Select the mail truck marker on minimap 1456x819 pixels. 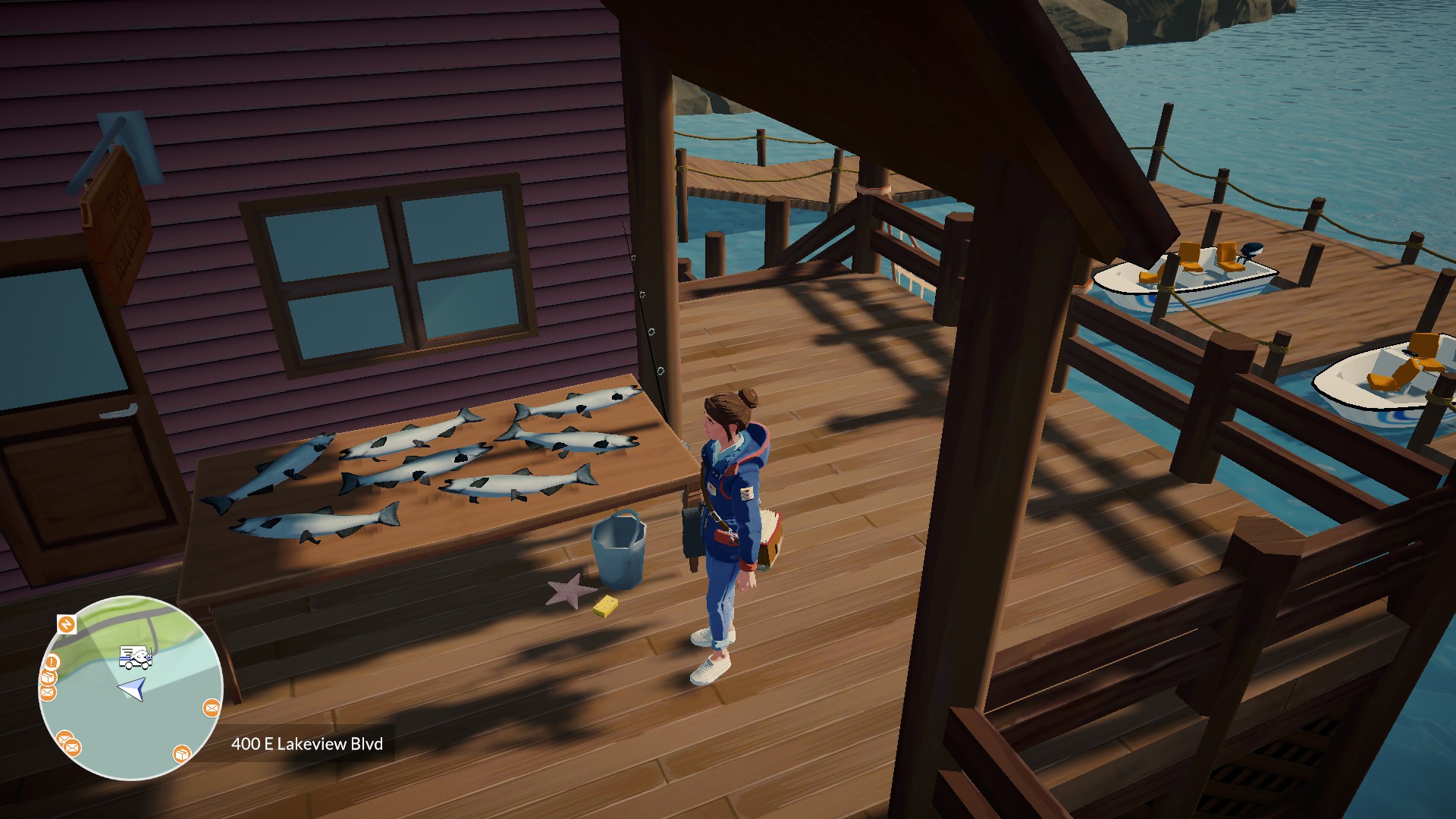coord(136,657)
